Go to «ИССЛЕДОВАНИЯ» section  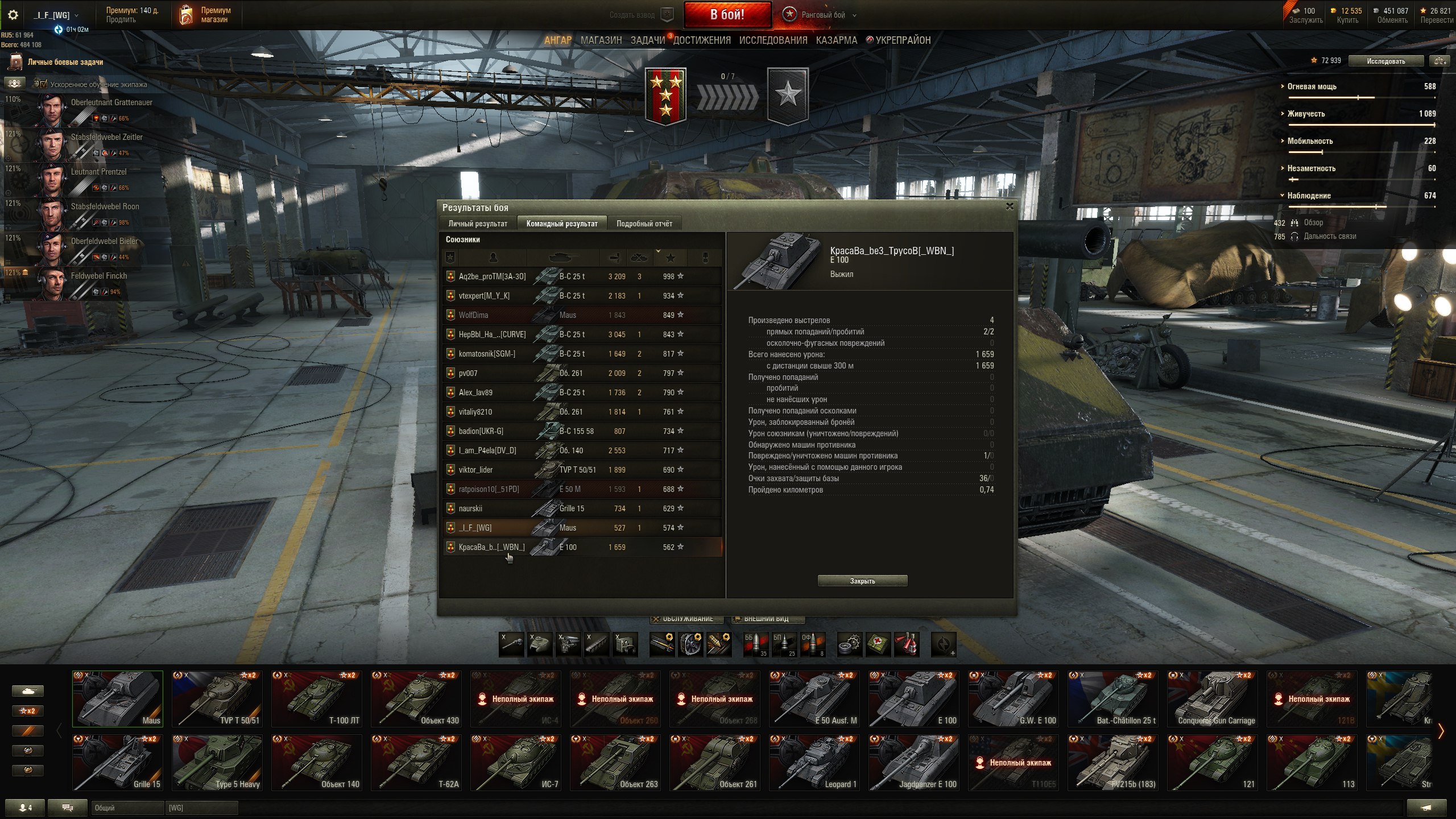[x=773, y=40]
